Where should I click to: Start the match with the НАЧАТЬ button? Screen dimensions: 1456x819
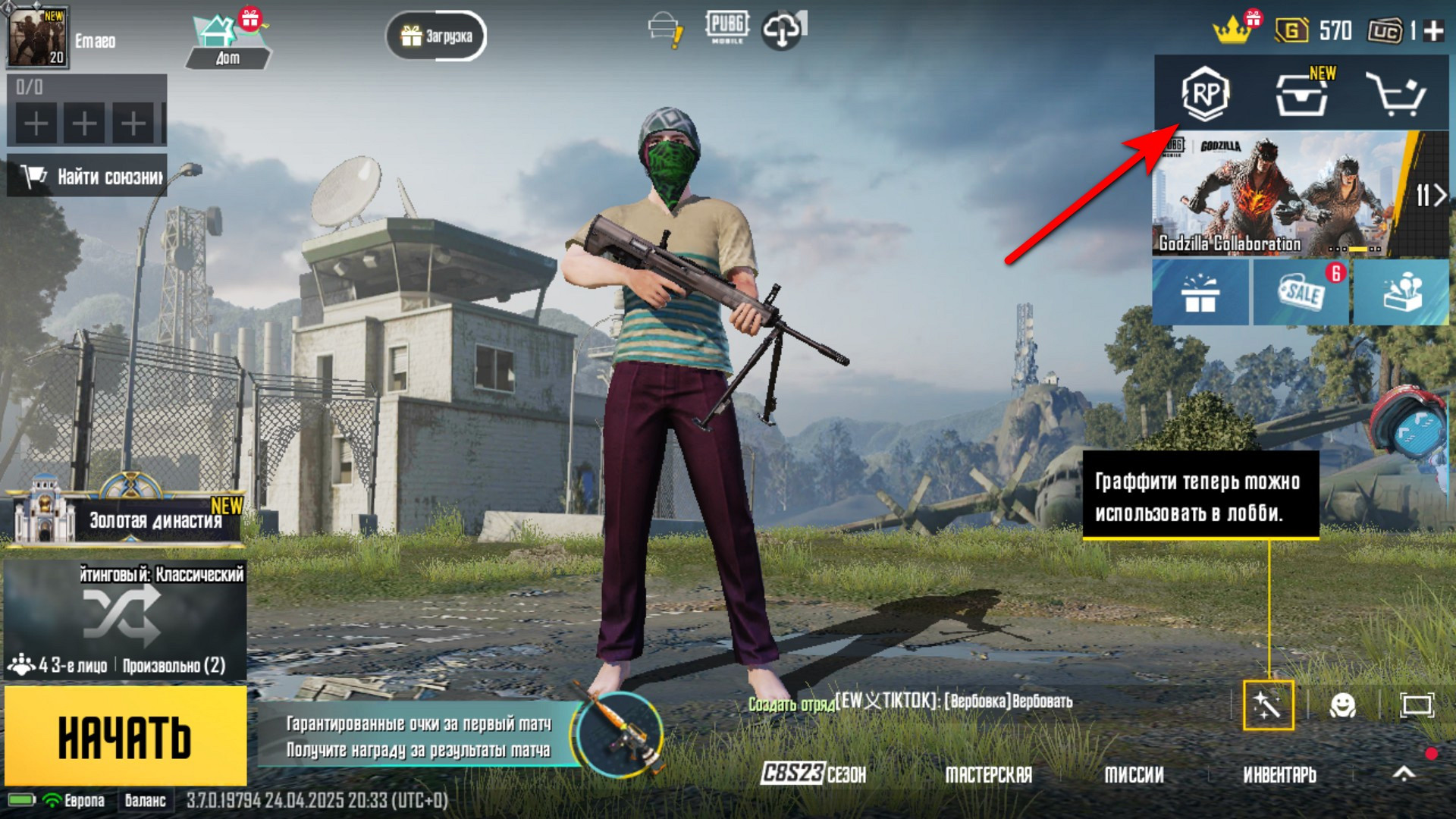click(125, 736)
